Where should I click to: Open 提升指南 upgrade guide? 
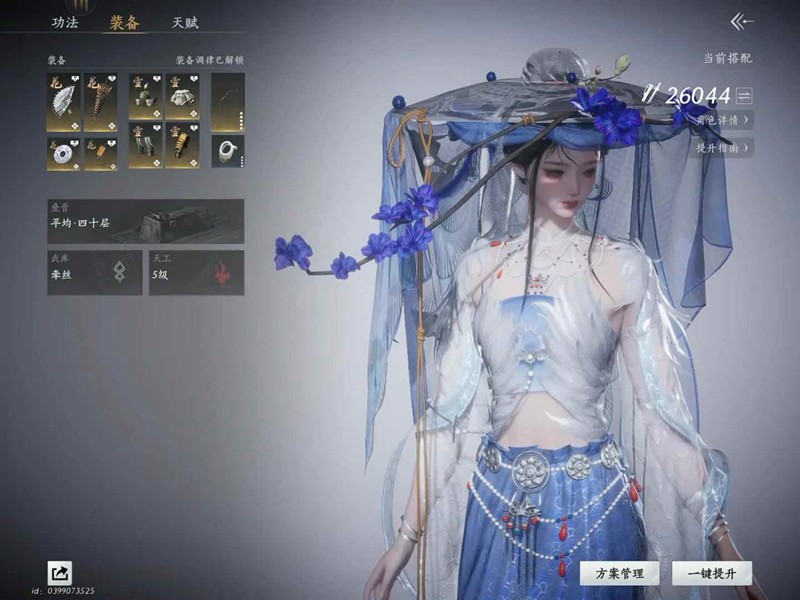(722, 148)
